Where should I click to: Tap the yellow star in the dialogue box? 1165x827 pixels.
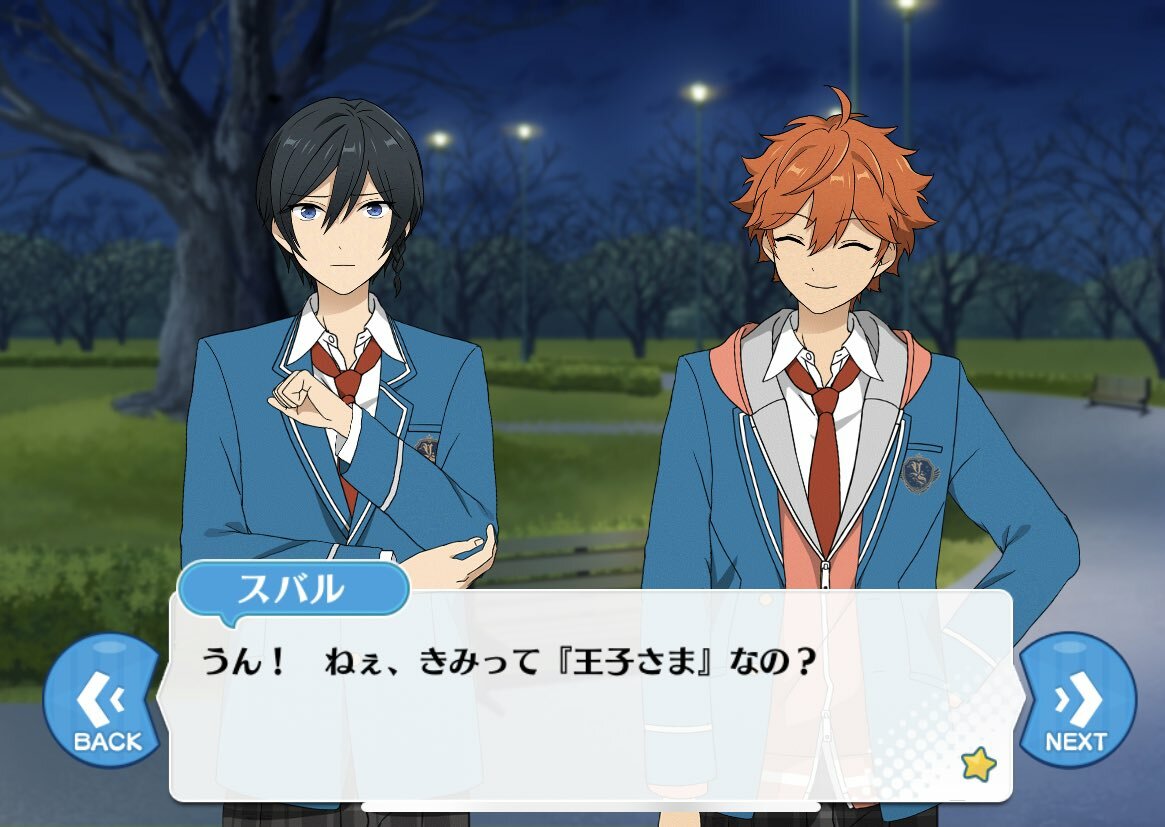[977, 765]
